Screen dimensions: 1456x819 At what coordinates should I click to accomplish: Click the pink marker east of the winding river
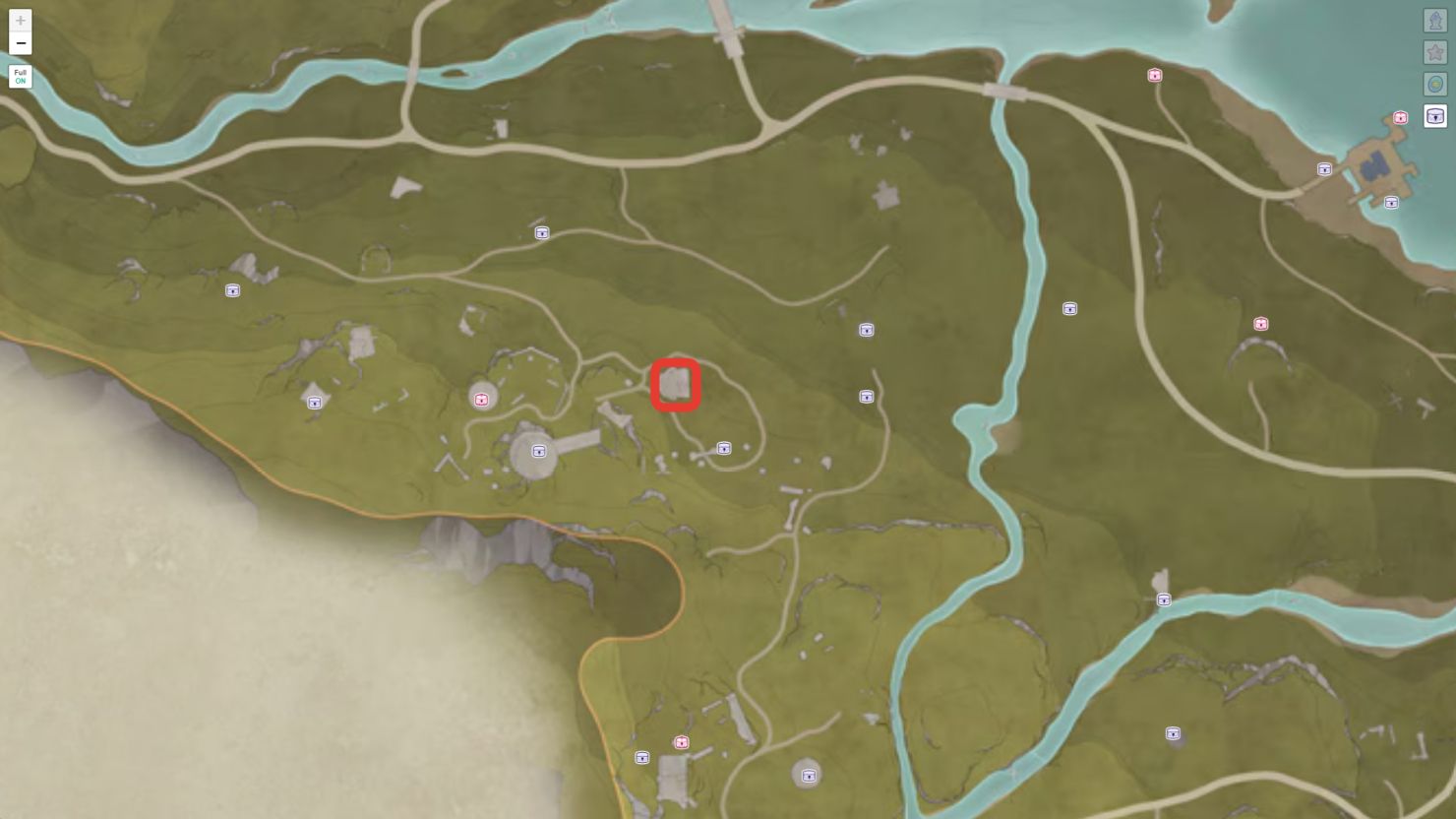[1260, 323]
